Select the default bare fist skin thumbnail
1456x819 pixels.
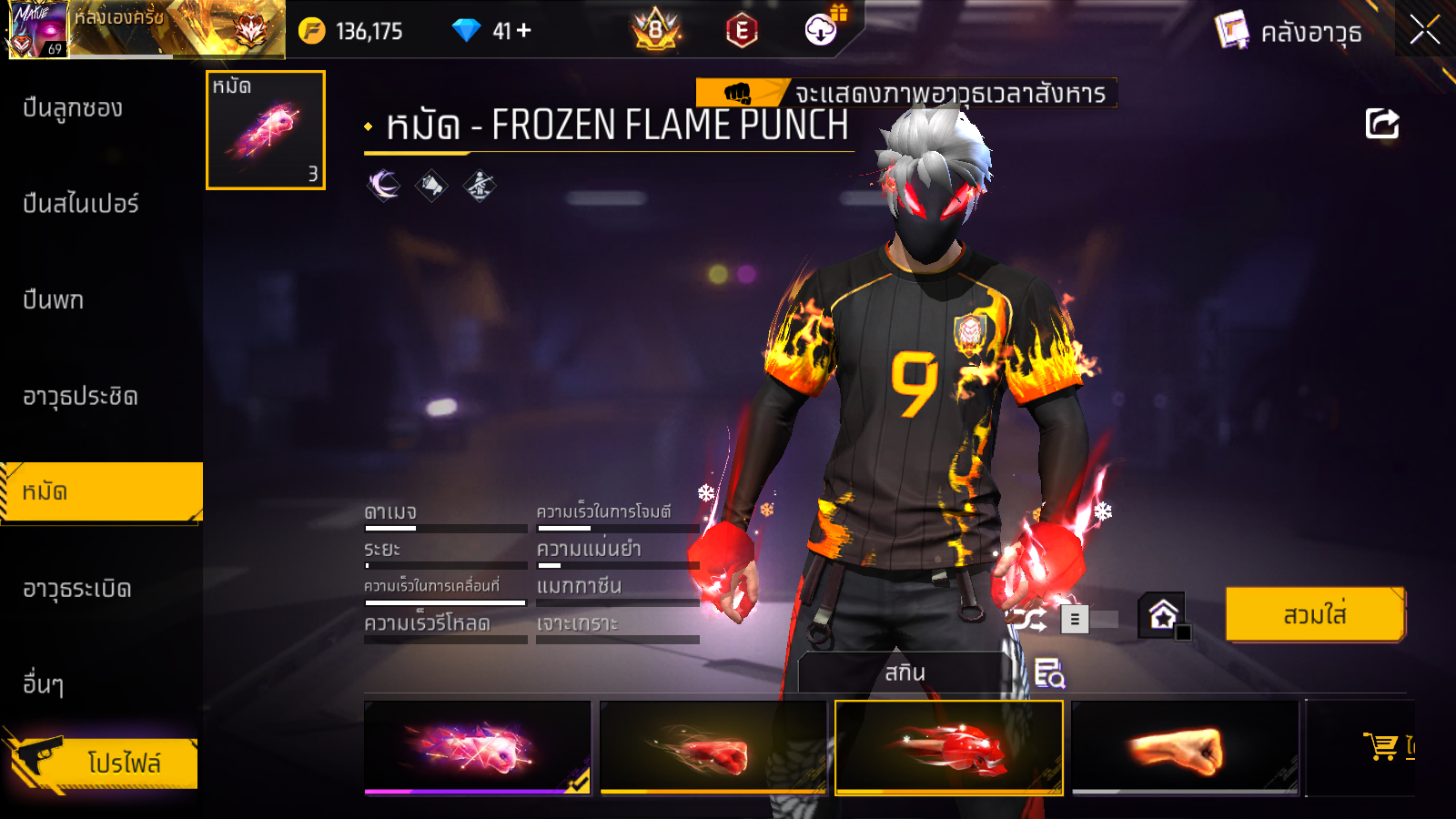pyautogui.click(x=1185, y=747)
